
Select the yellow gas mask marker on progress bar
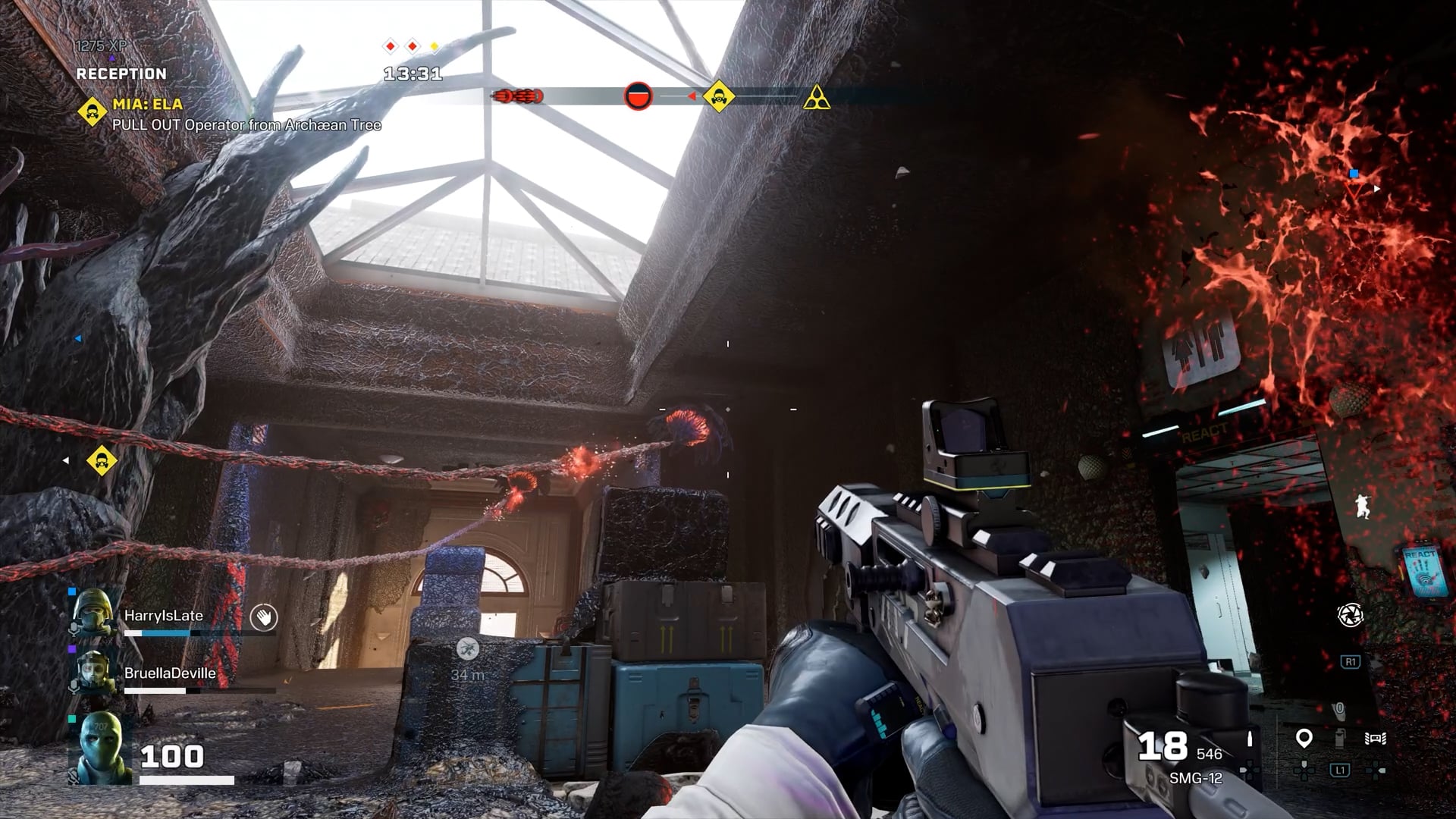coord(718,97)
